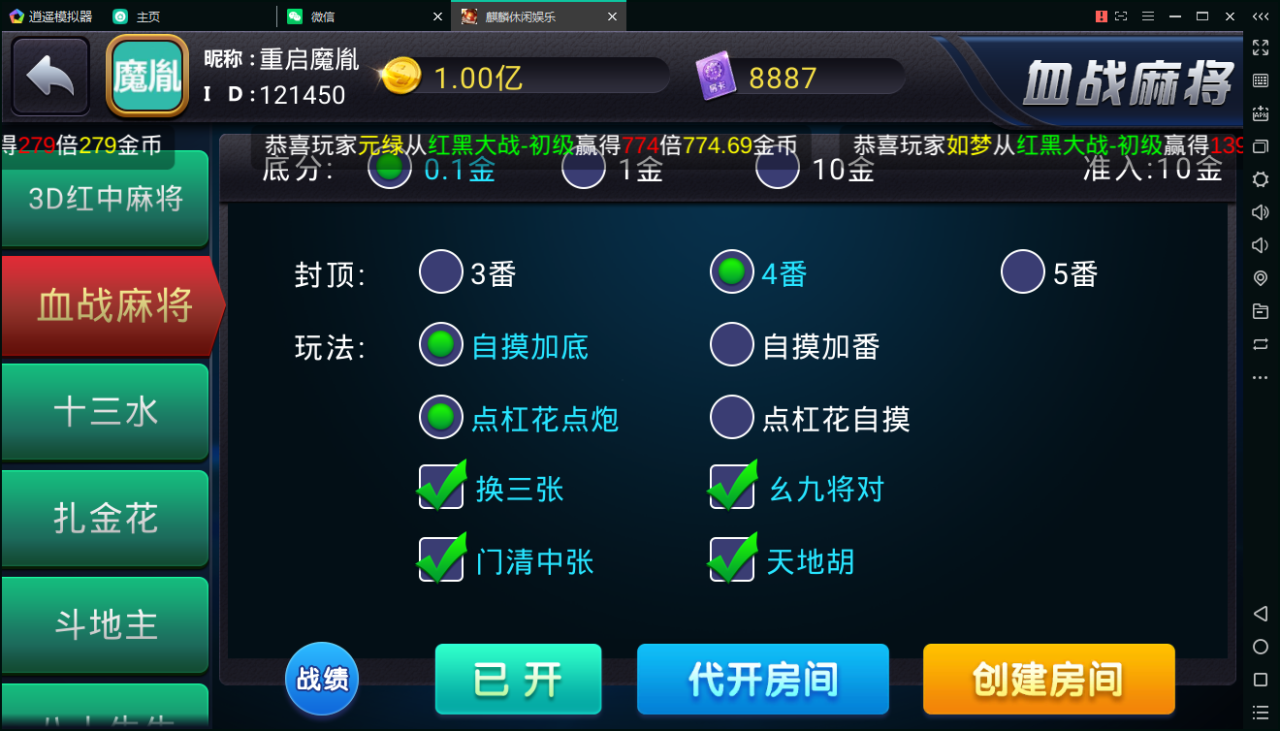Uncheck the 换三张 checkbox
This screenshot has height=731, width=1280.
(441, 488)
